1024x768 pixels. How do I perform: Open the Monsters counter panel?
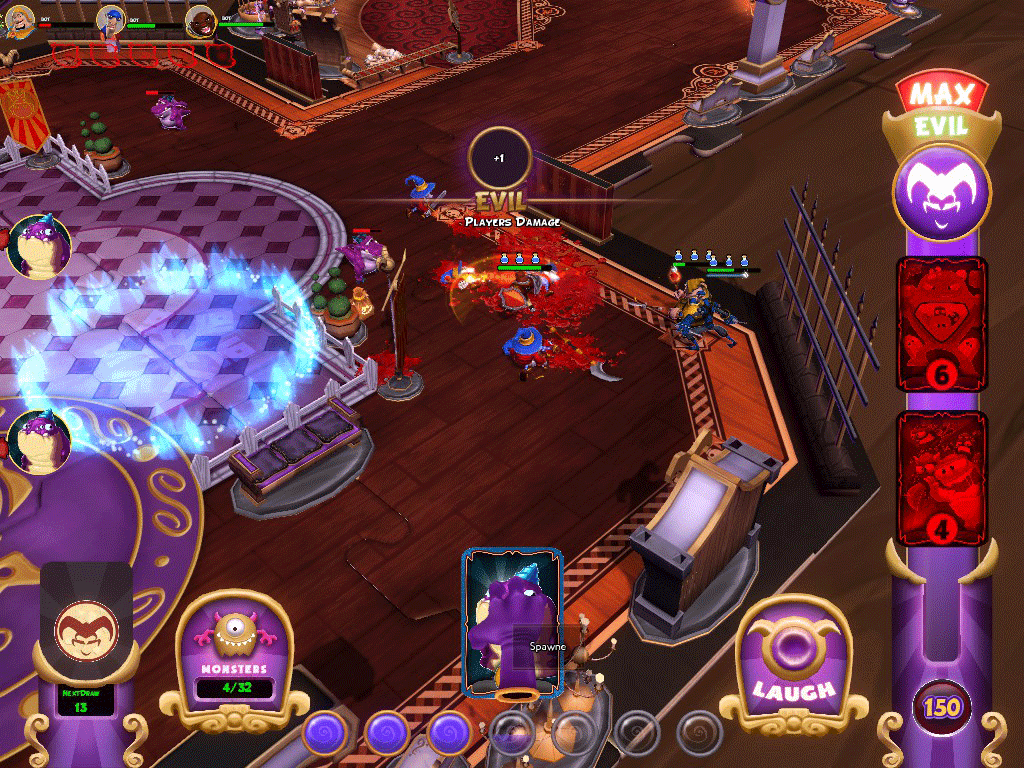tap(234, 655)
